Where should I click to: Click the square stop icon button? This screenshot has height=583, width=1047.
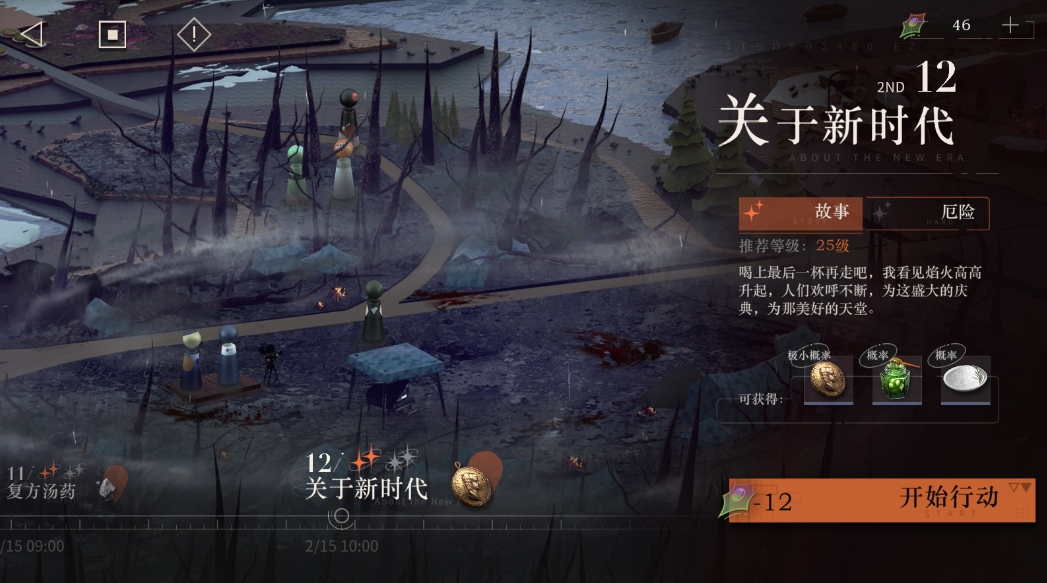coord(112,34)
